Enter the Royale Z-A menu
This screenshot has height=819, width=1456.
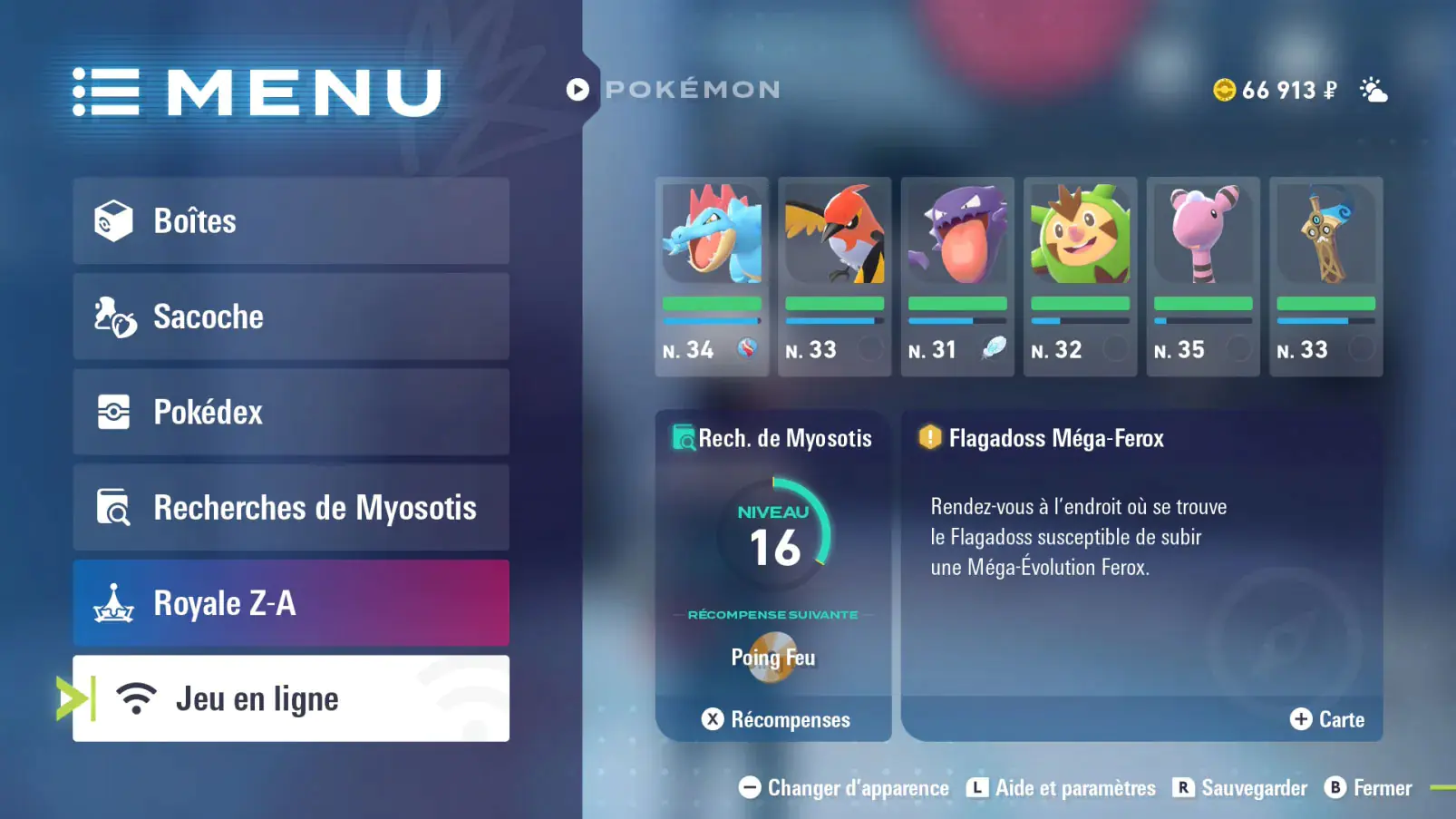tap(290, 603)
